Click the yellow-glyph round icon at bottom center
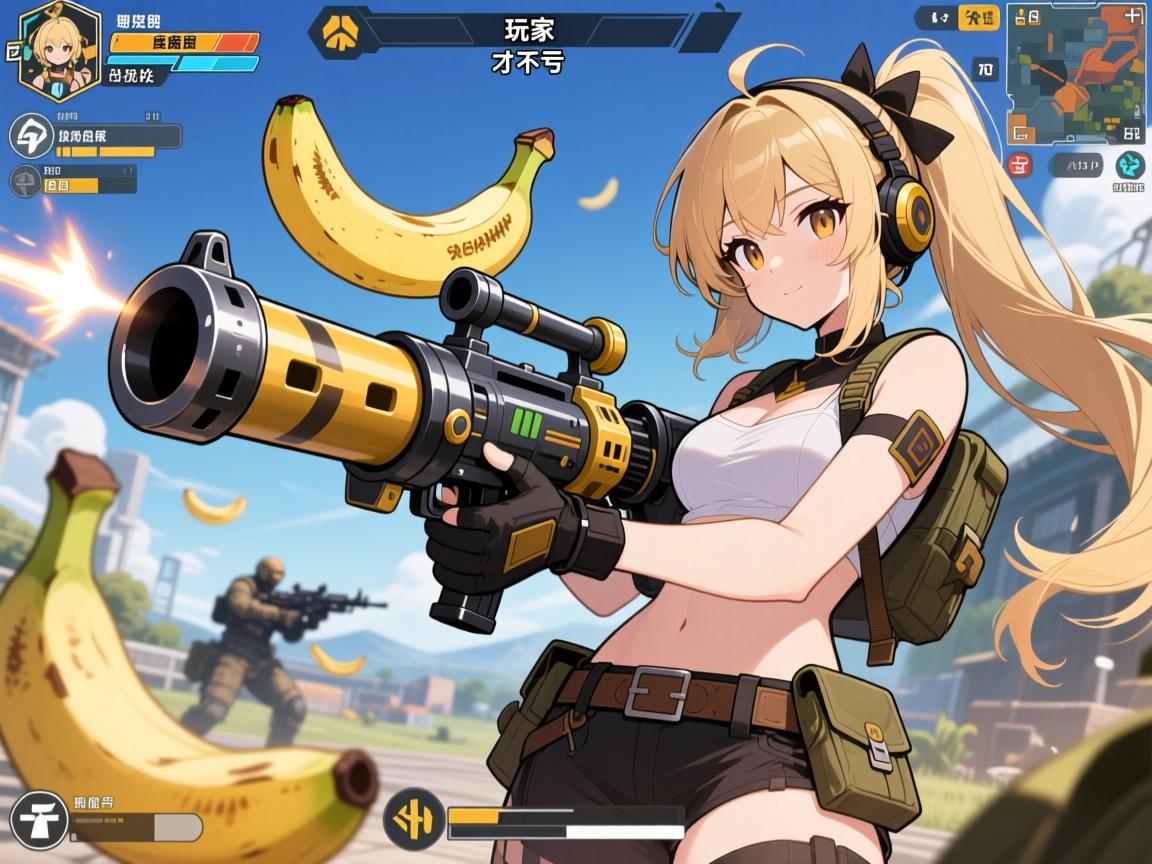 [x=412, y=819]
